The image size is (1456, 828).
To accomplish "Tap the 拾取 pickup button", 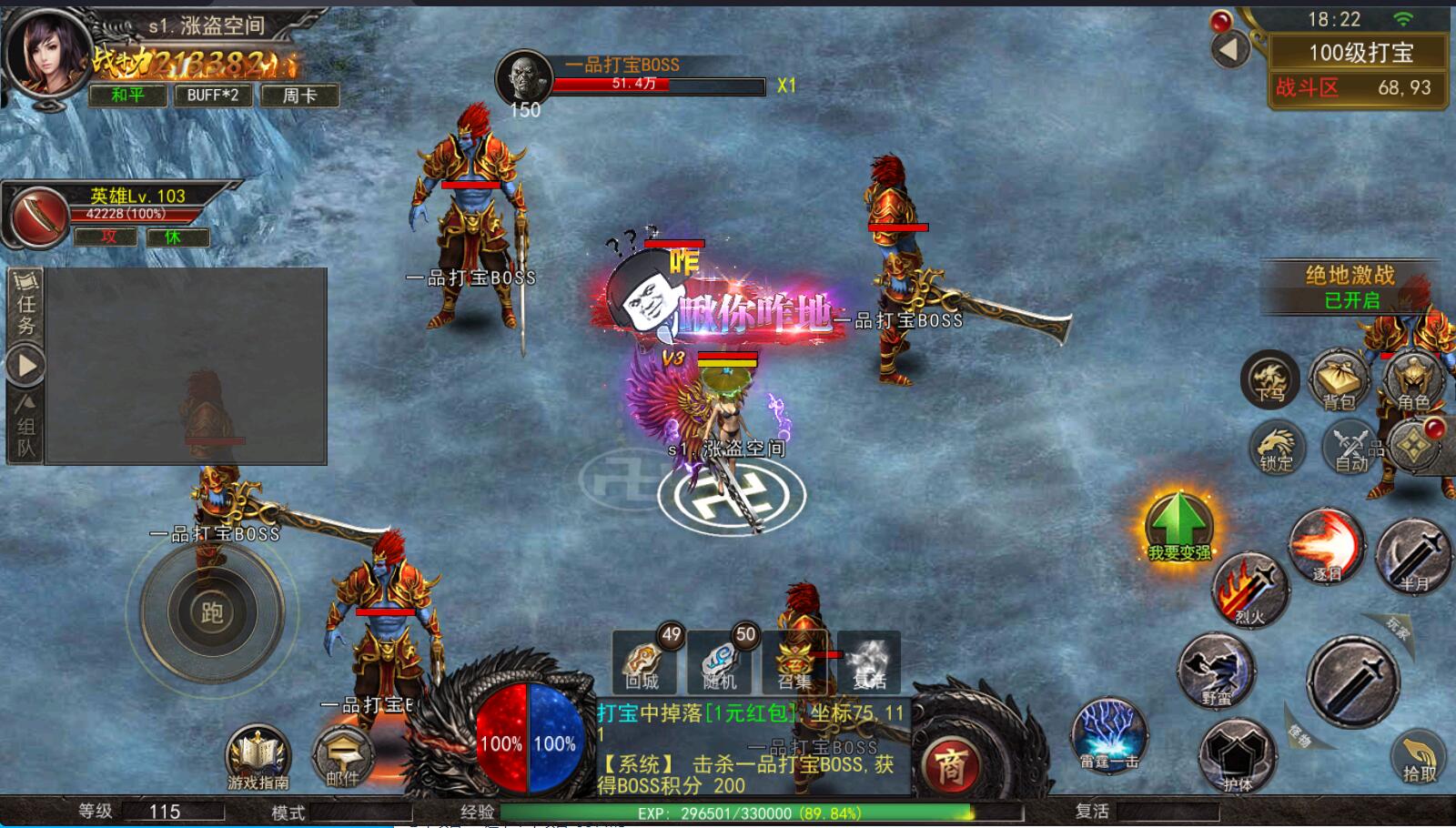I will (x=1419, y=757).
